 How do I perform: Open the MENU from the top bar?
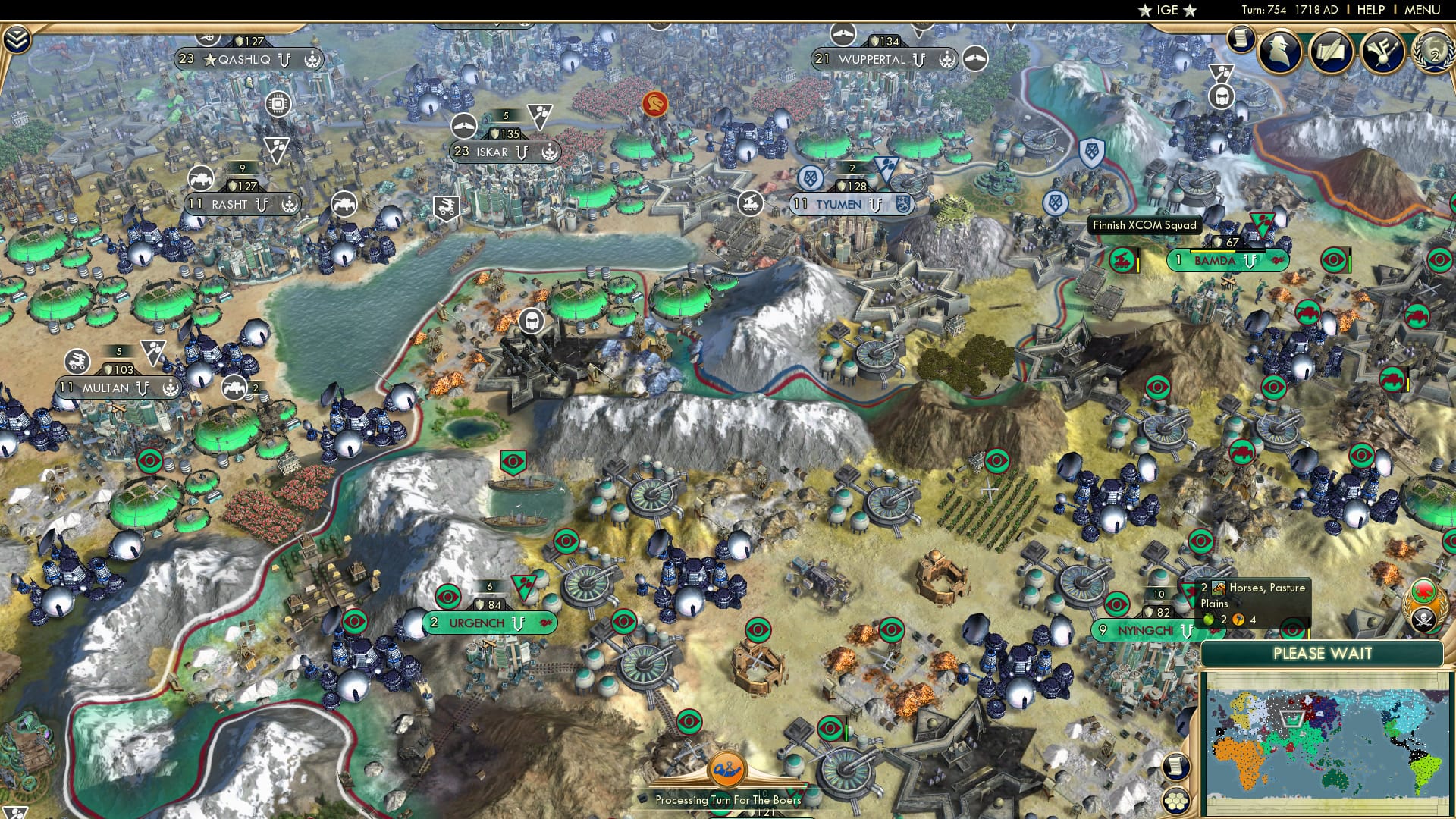tap(1423, 10)
